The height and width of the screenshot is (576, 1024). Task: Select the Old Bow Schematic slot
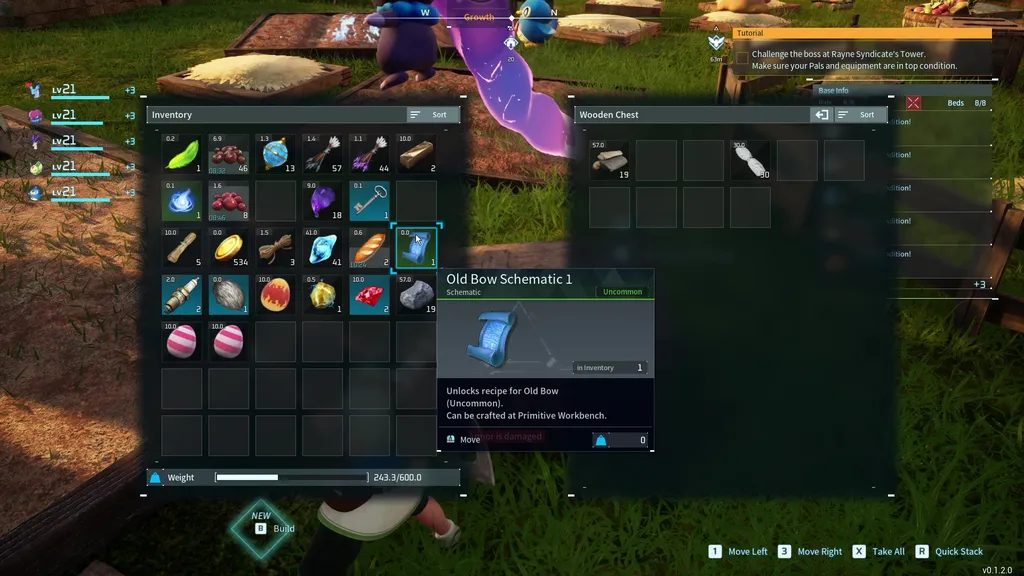click(416, 248)
